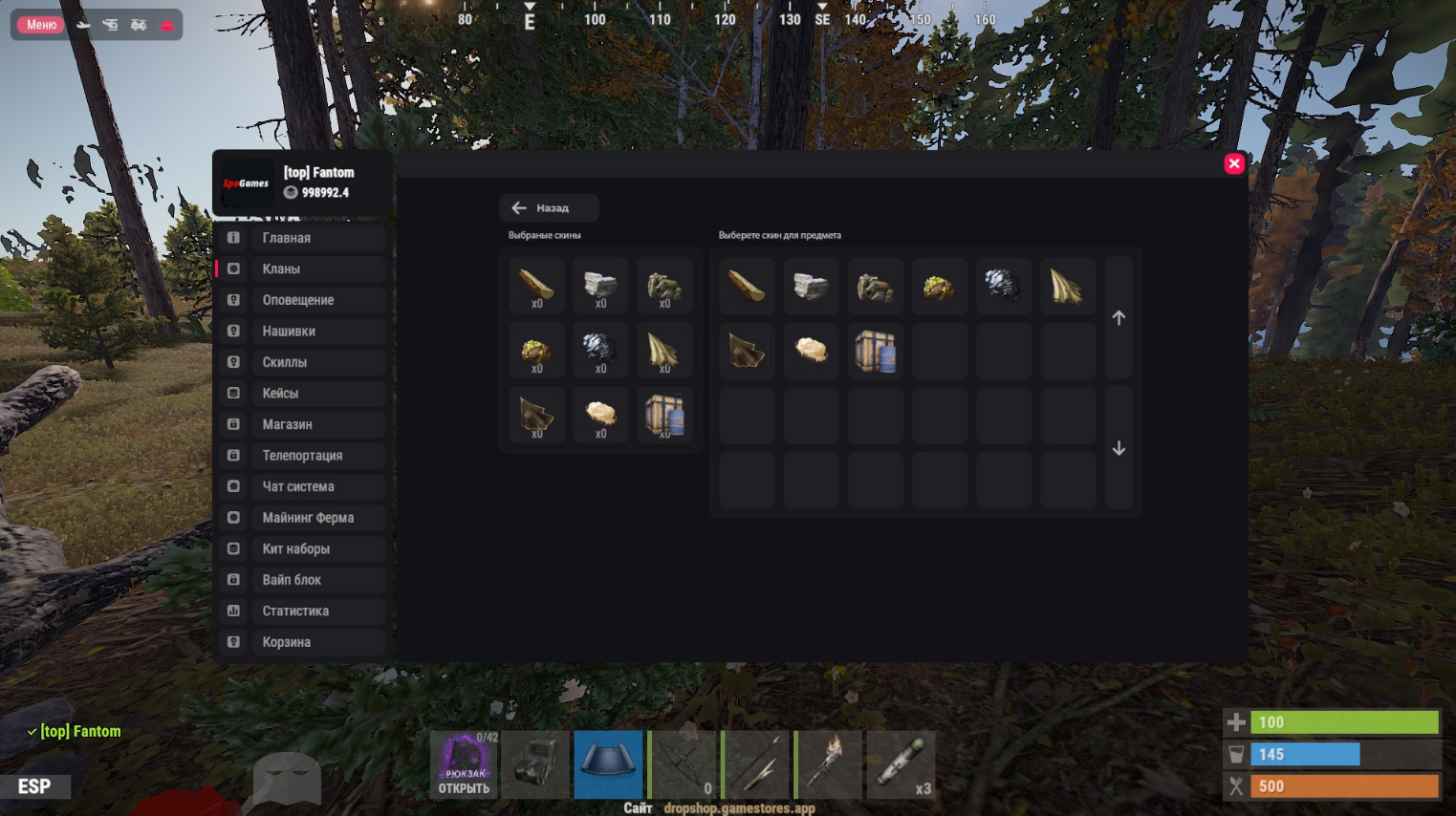This screenshot has width=1456, height=816.
Task: Open the backpack via РЮКЗАК ОТКРЫТЬ
Action: coord(464,764)
